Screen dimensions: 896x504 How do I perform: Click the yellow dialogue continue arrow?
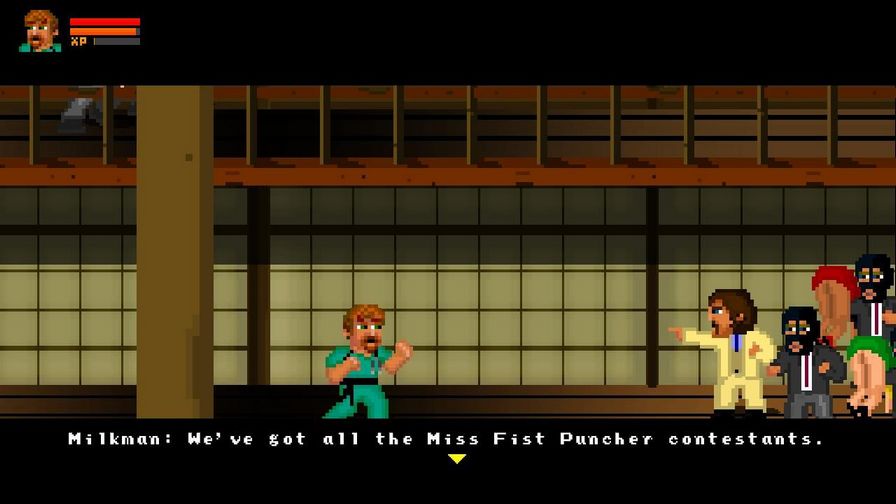coord(457,459)
